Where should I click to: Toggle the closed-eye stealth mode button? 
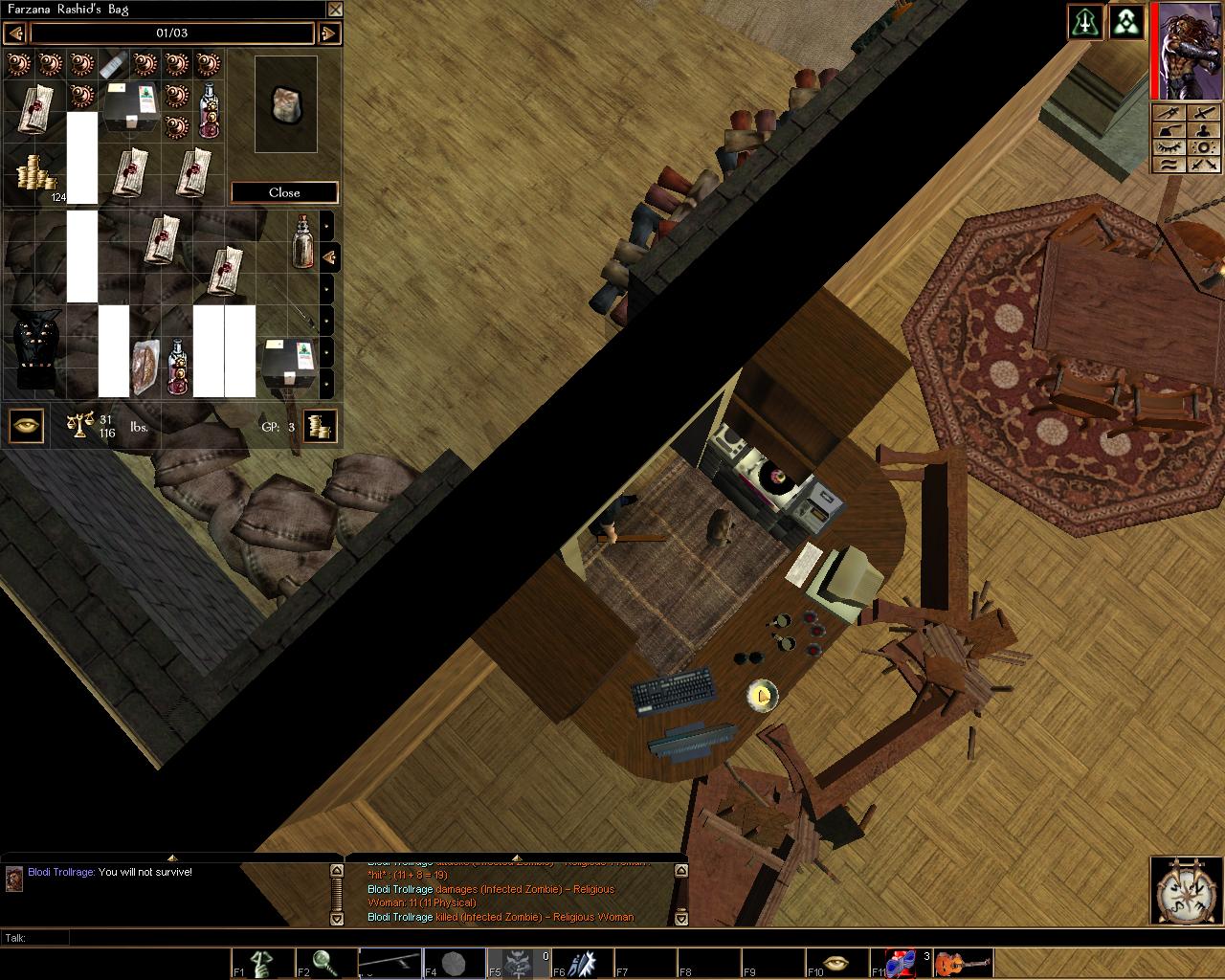tap(1169, 146)
